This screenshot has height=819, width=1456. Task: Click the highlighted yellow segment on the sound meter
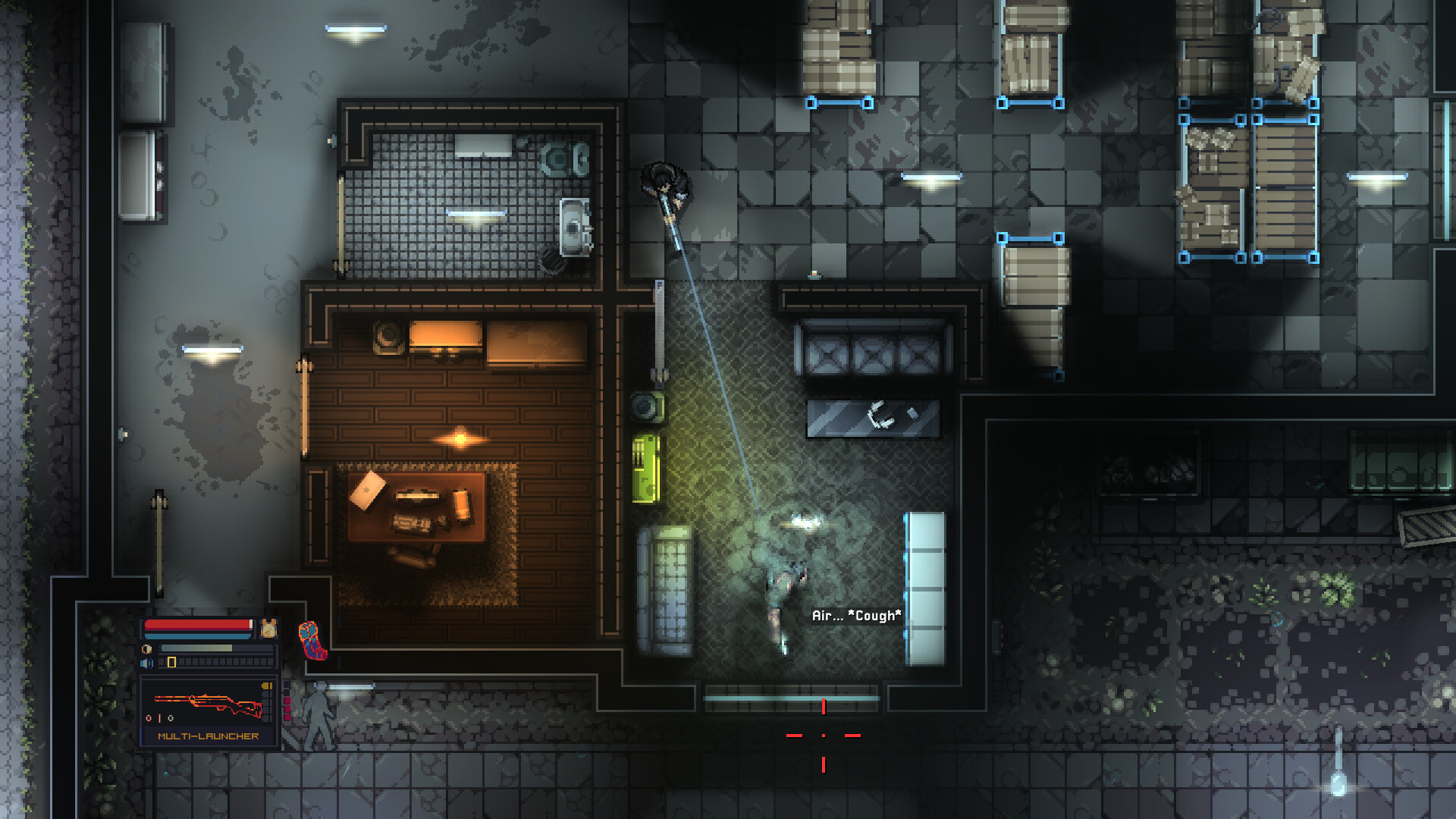pos(171,663)
